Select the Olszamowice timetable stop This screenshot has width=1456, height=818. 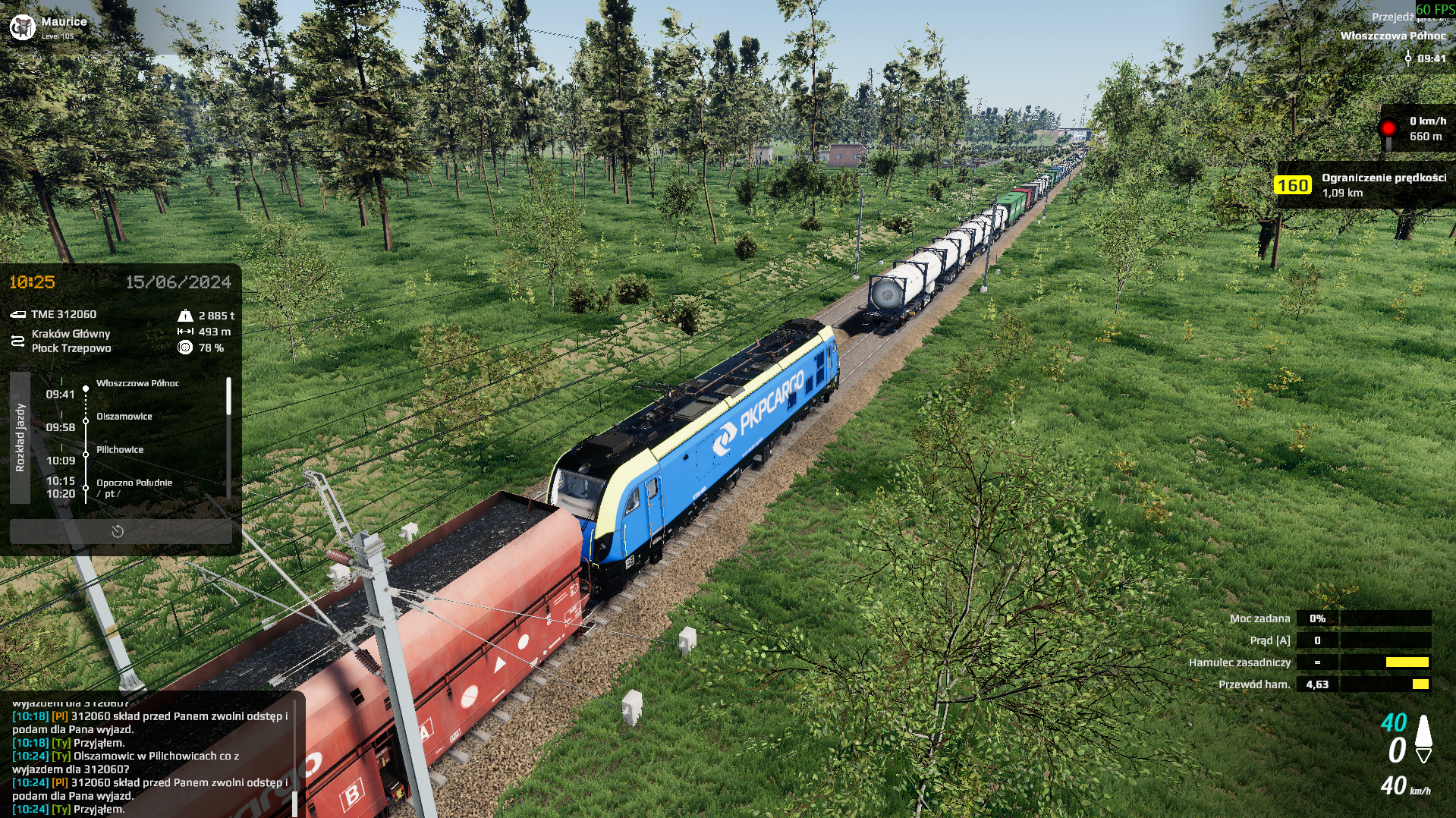[x=124, y=417]
